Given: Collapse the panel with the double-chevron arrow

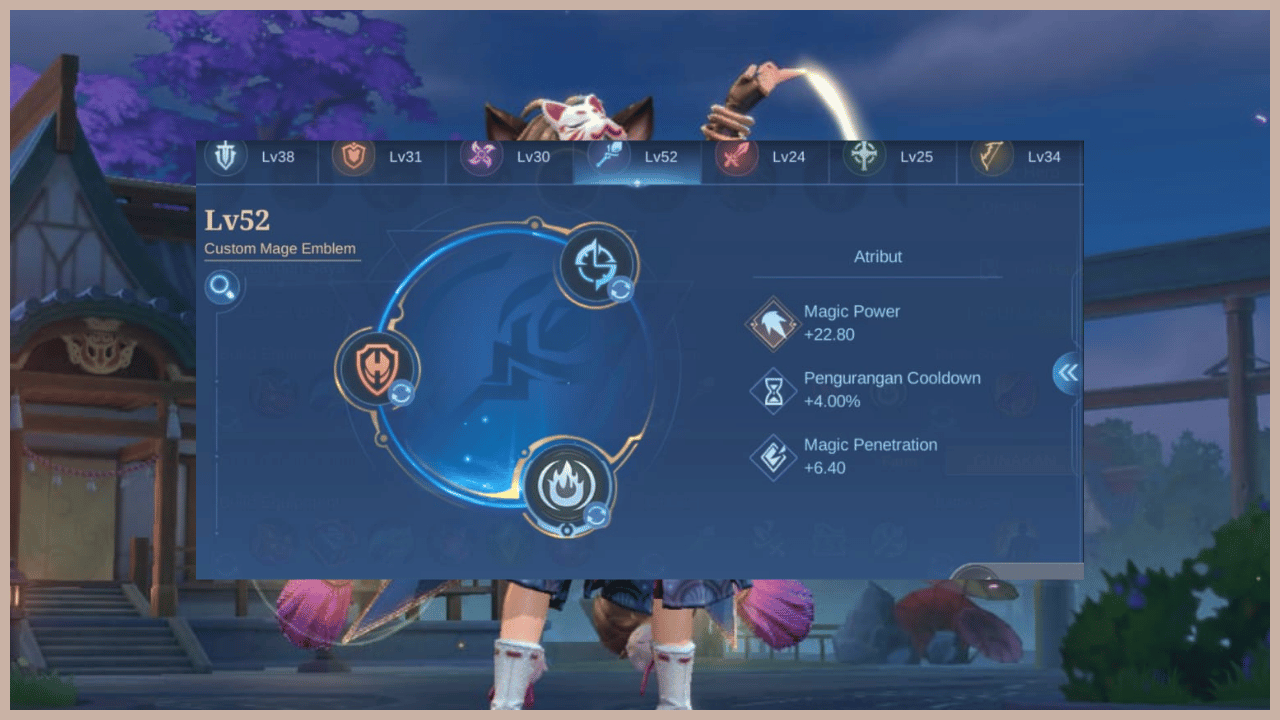Looking at the screenshot, I should 1066,372.
